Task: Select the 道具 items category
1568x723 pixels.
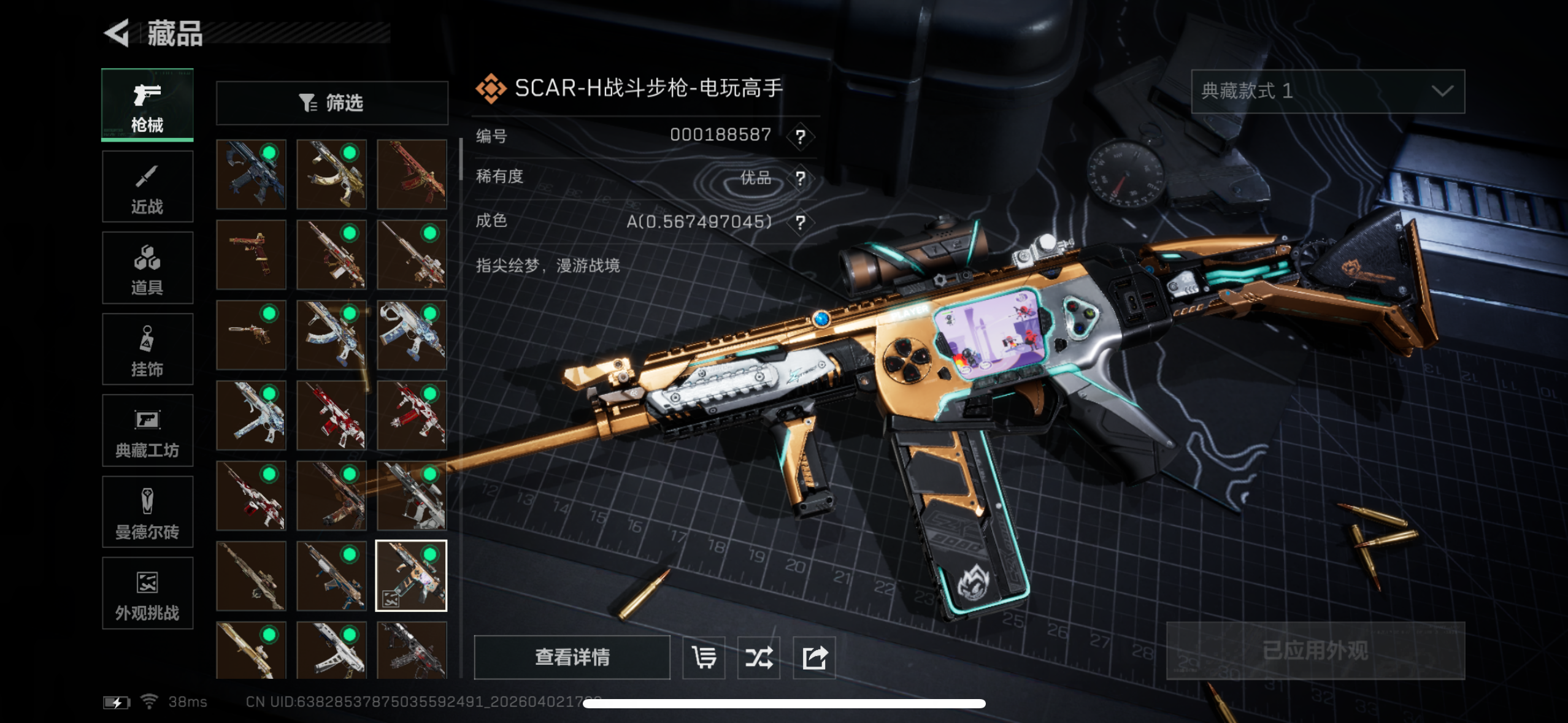Action: click(147, 269)
